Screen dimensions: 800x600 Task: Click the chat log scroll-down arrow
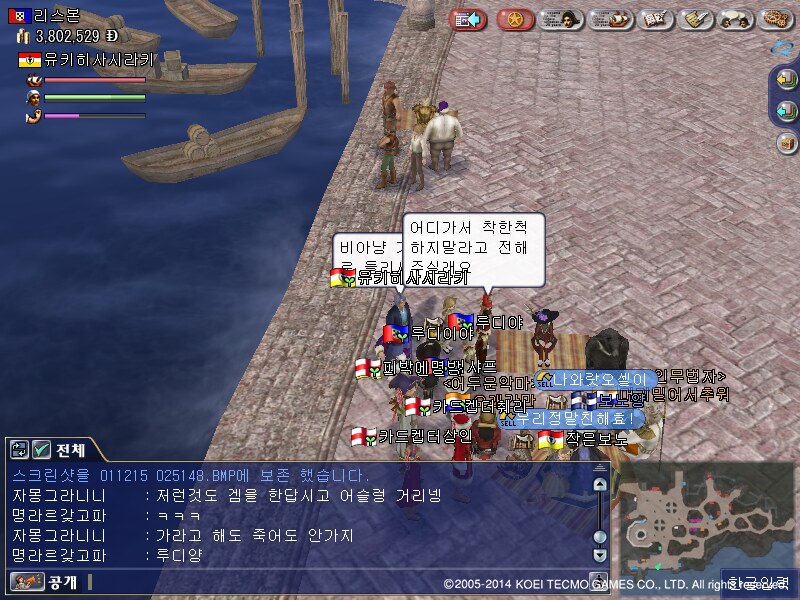[x=599, y=554]
